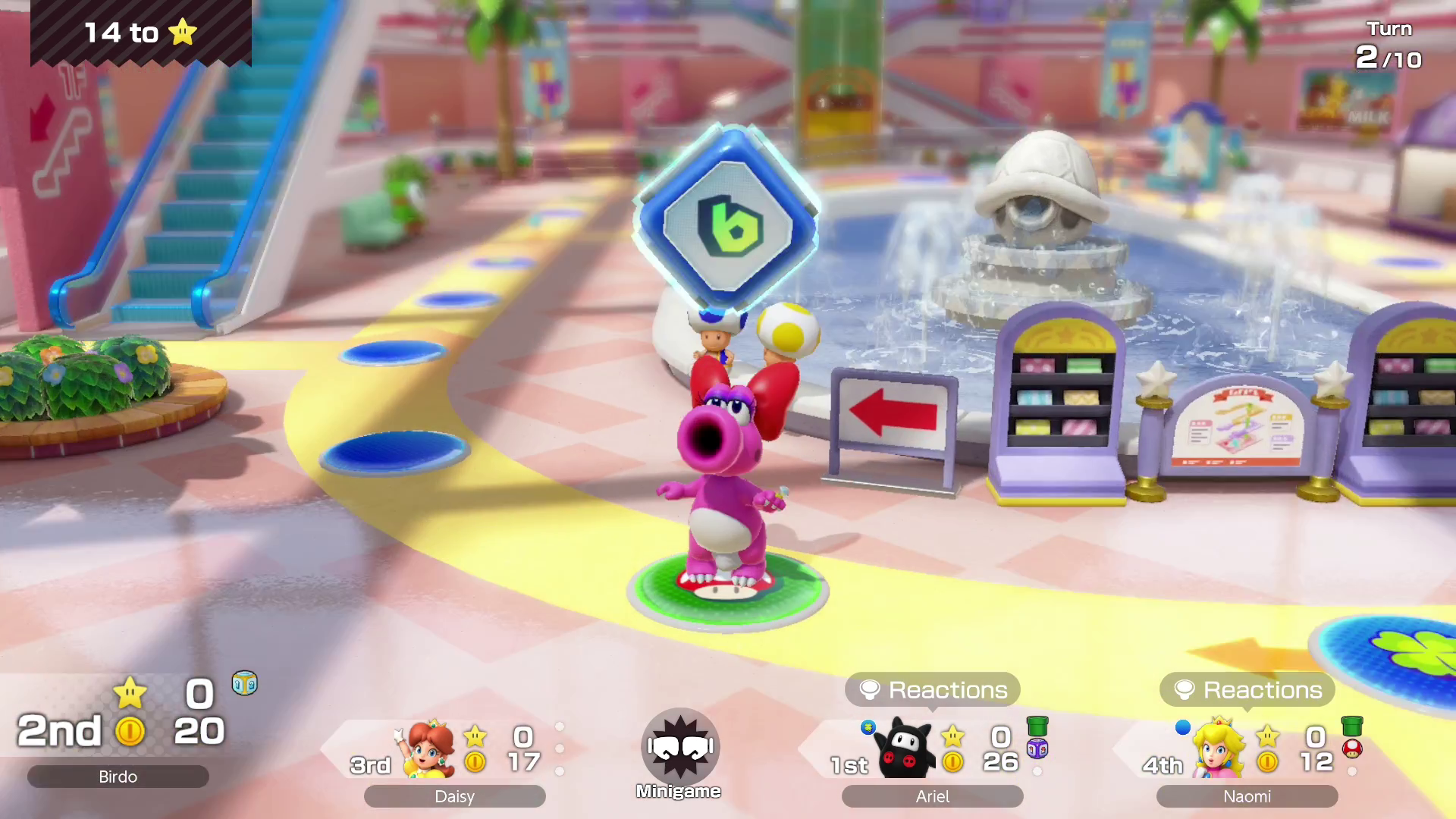Click Ariel's green pipe item
Viewport: 1456px width, 819px height.
pyautogui.click(x=1037, y=726)
